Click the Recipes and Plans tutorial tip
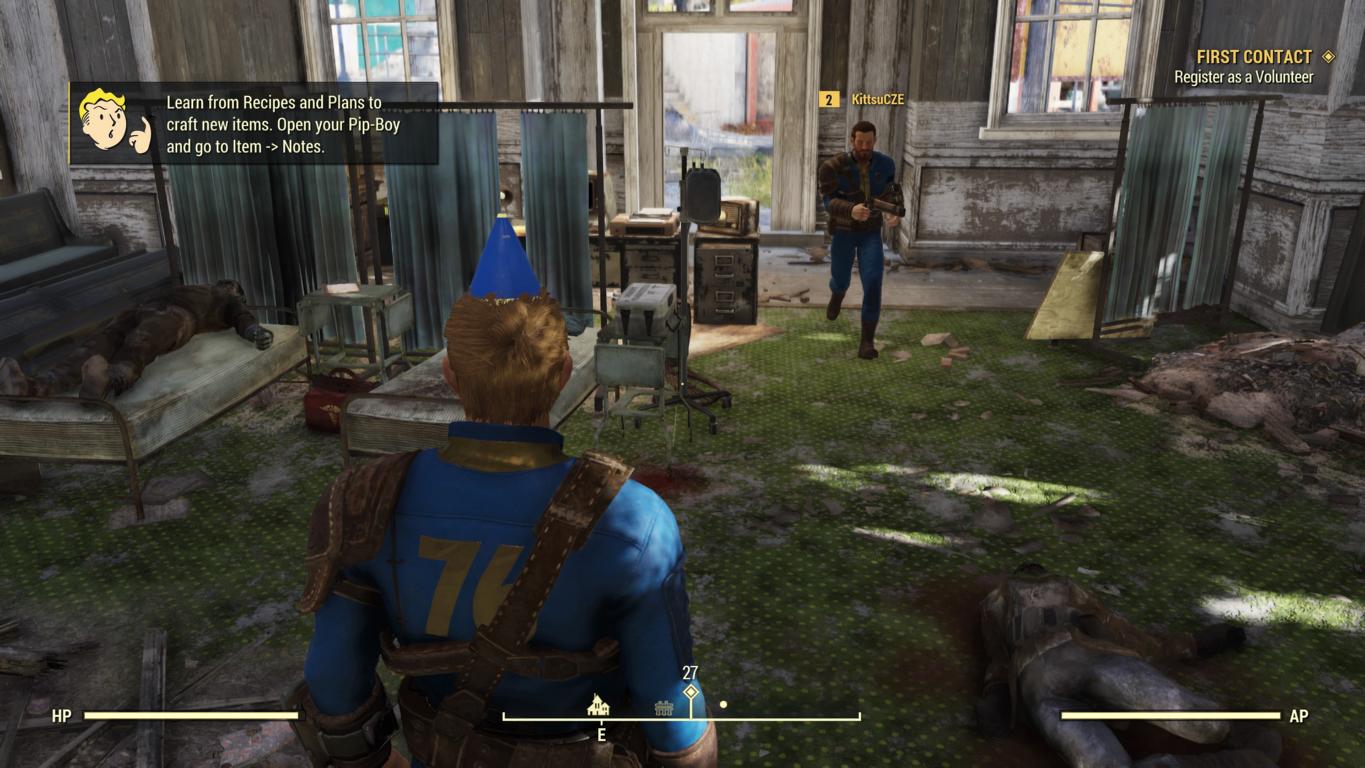Screen dimensions: 1365x768 point(273,124)
